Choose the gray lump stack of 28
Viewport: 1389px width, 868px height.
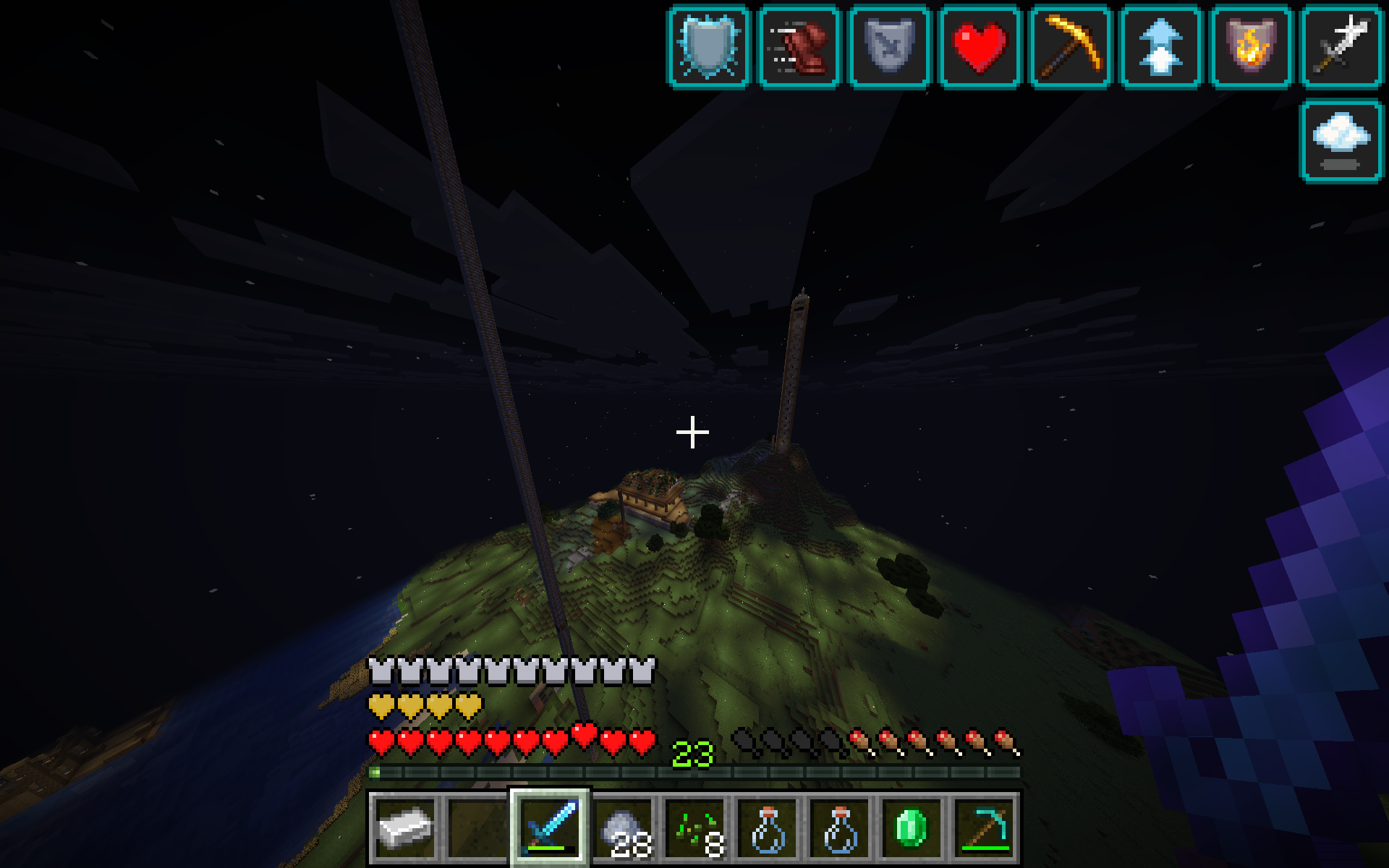click(623, 828)
